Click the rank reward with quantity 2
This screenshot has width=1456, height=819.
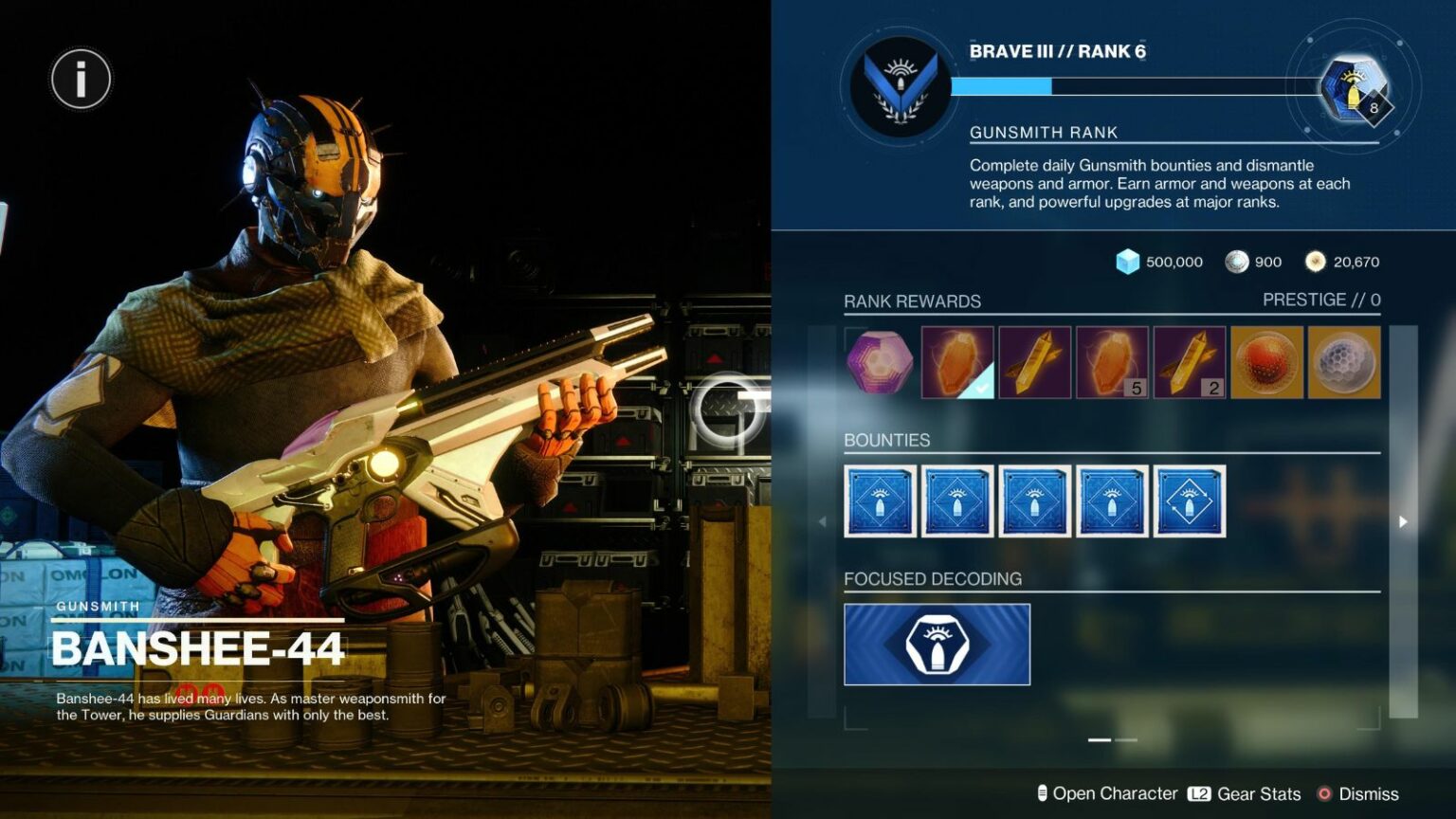pyautogui.click(x=1190, y=363)
